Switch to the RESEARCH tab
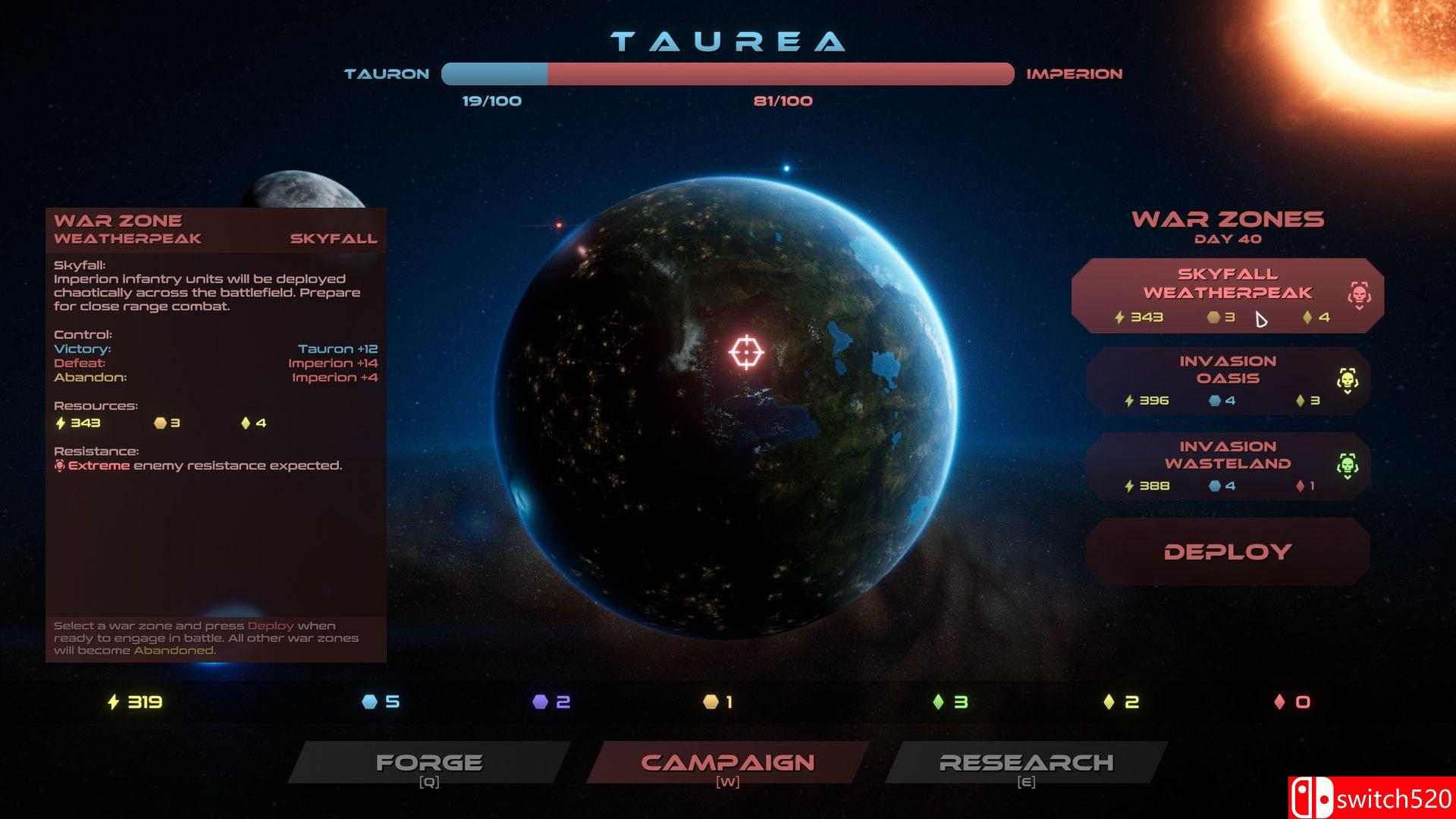The height and width of the screenshot is (819, 1456). point(1025,762)
